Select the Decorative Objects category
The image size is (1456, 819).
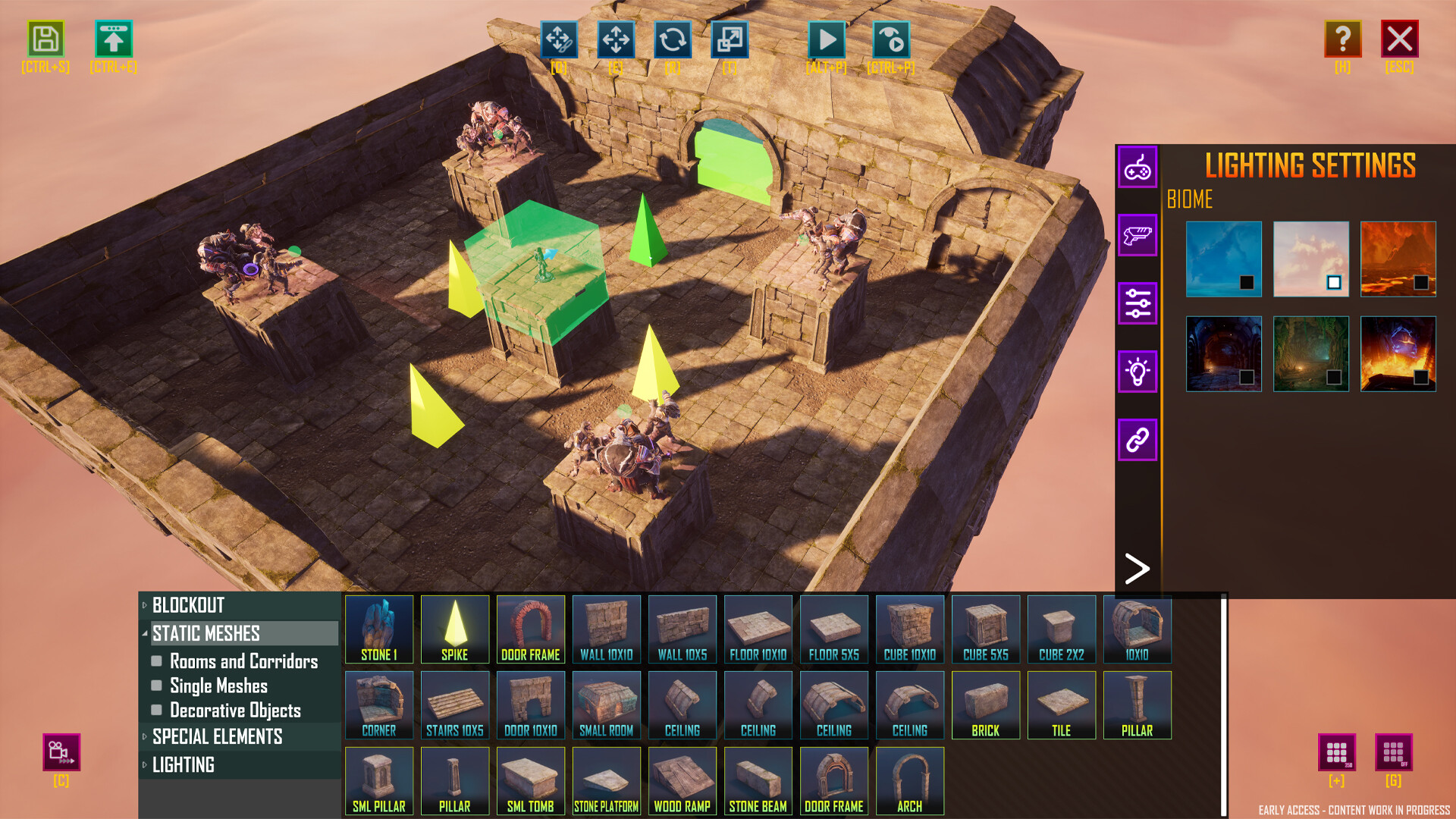(235, 711)
